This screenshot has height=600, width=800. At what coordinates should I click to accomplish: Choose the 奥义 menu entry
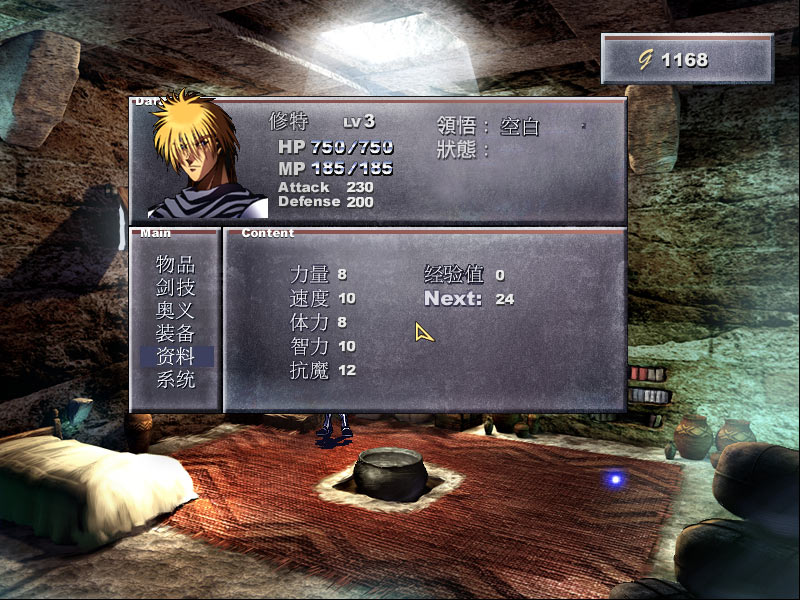175,311
